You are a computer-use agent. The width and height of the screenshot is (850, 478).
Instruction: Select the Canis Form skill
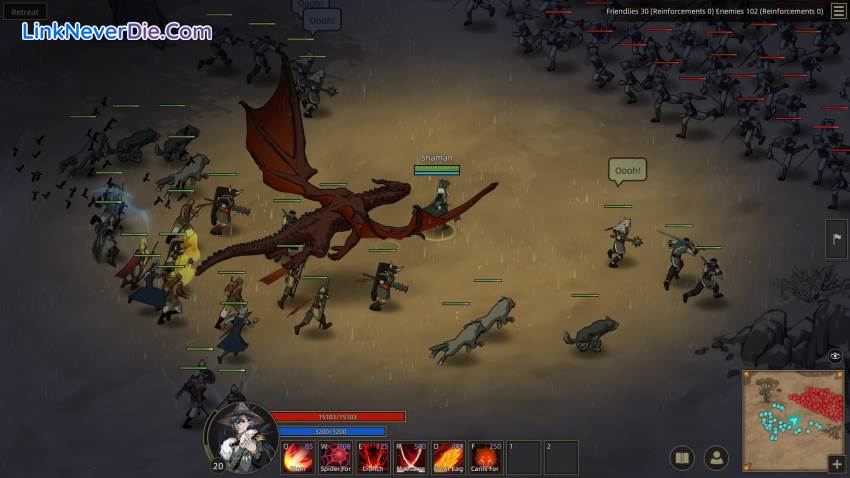tap(485, 457)
